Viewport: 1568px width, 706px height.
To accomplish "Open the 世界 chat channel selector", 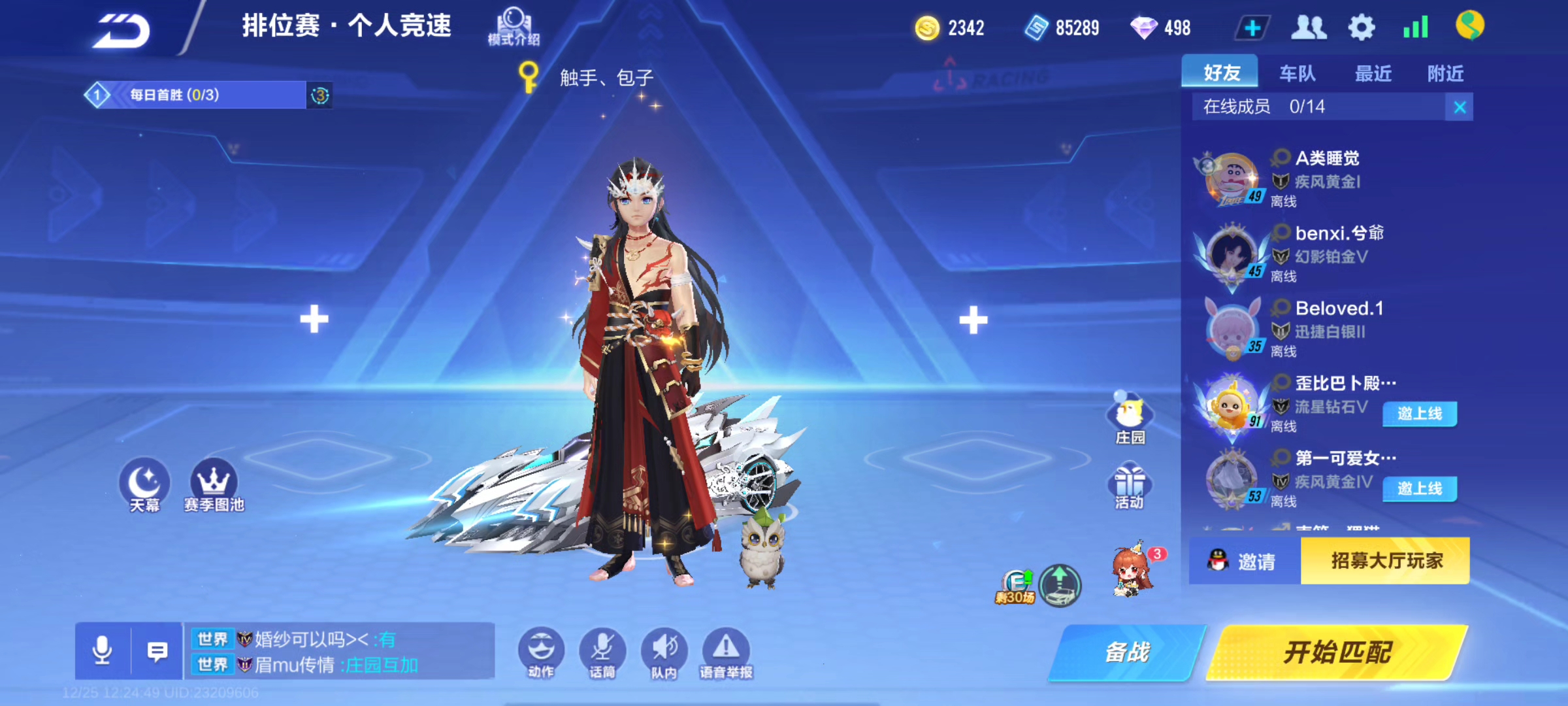I will (x=214, y=641).
